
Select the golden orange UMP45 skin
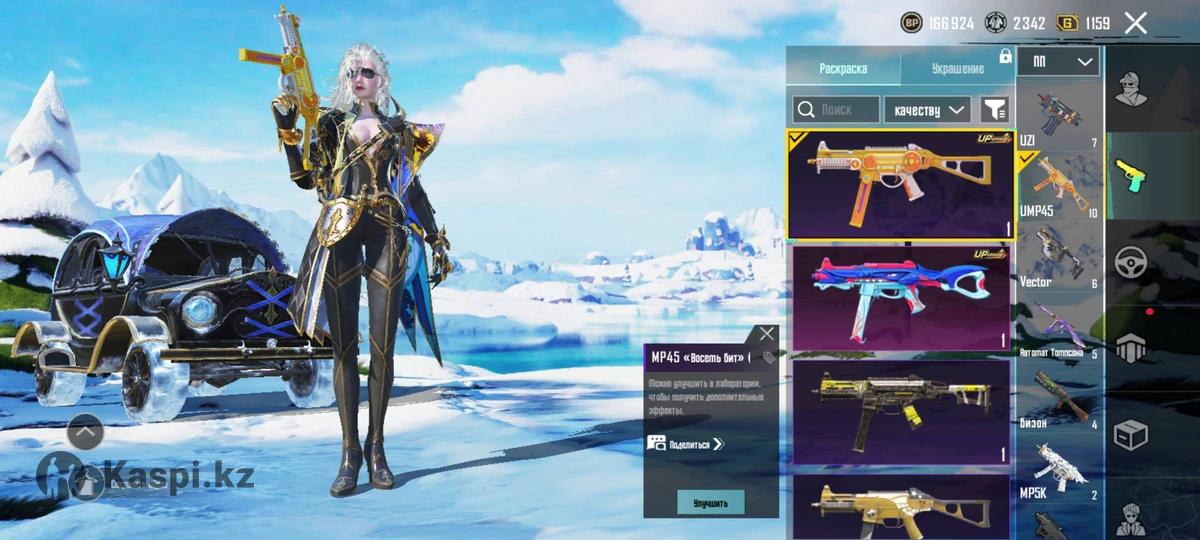click(900, 185)
